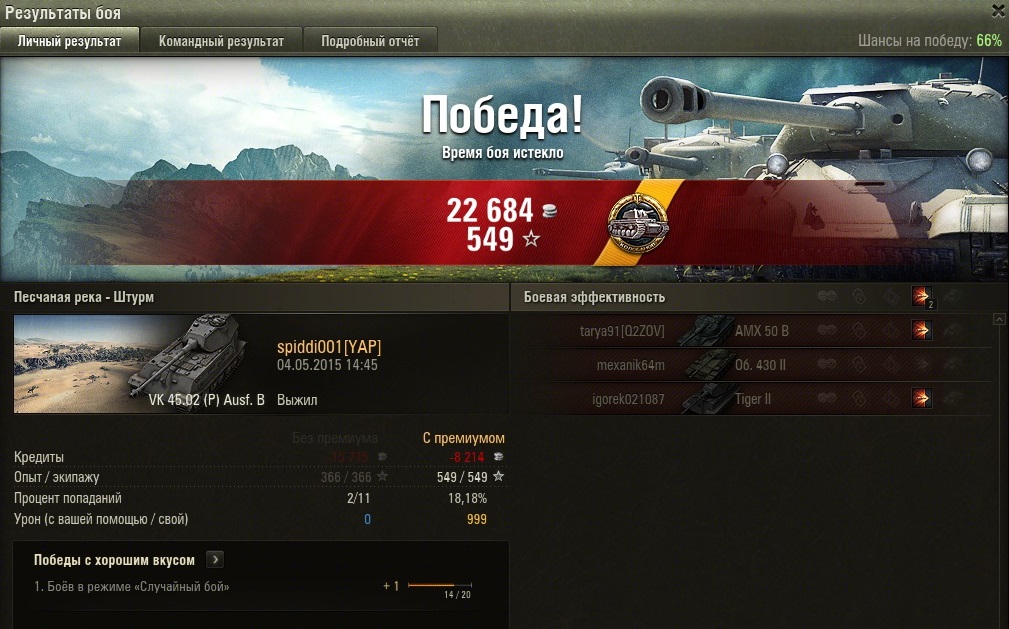Viewport: 1009px width, 629px height.
Task: Click the VK 45.02 (P) Ausf. B thumbnail
Action: 140,363
